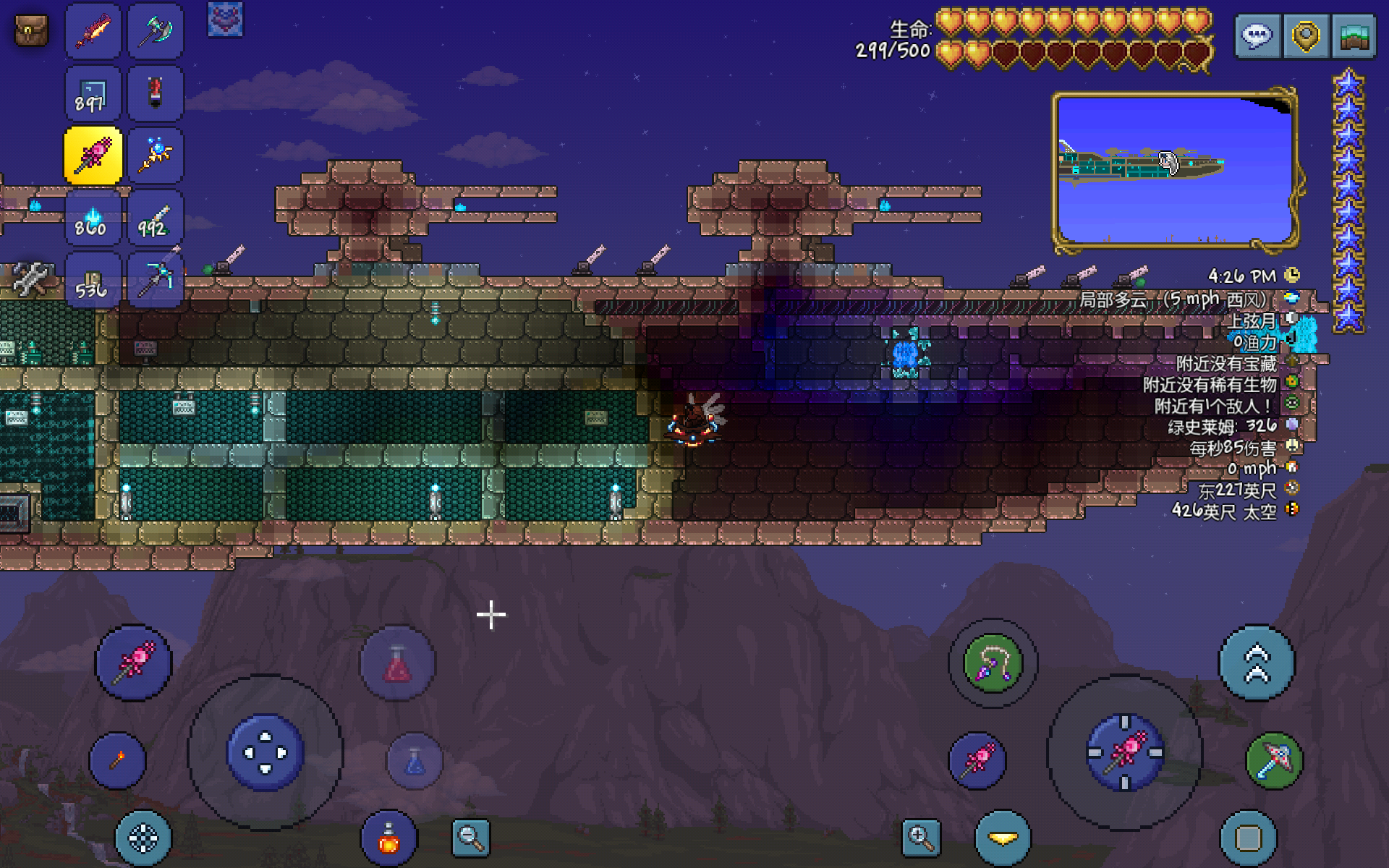This screenshot has width=1389, height=868.
Task: Toggle the smart cursor crosshair button
Action: (143, 838)
